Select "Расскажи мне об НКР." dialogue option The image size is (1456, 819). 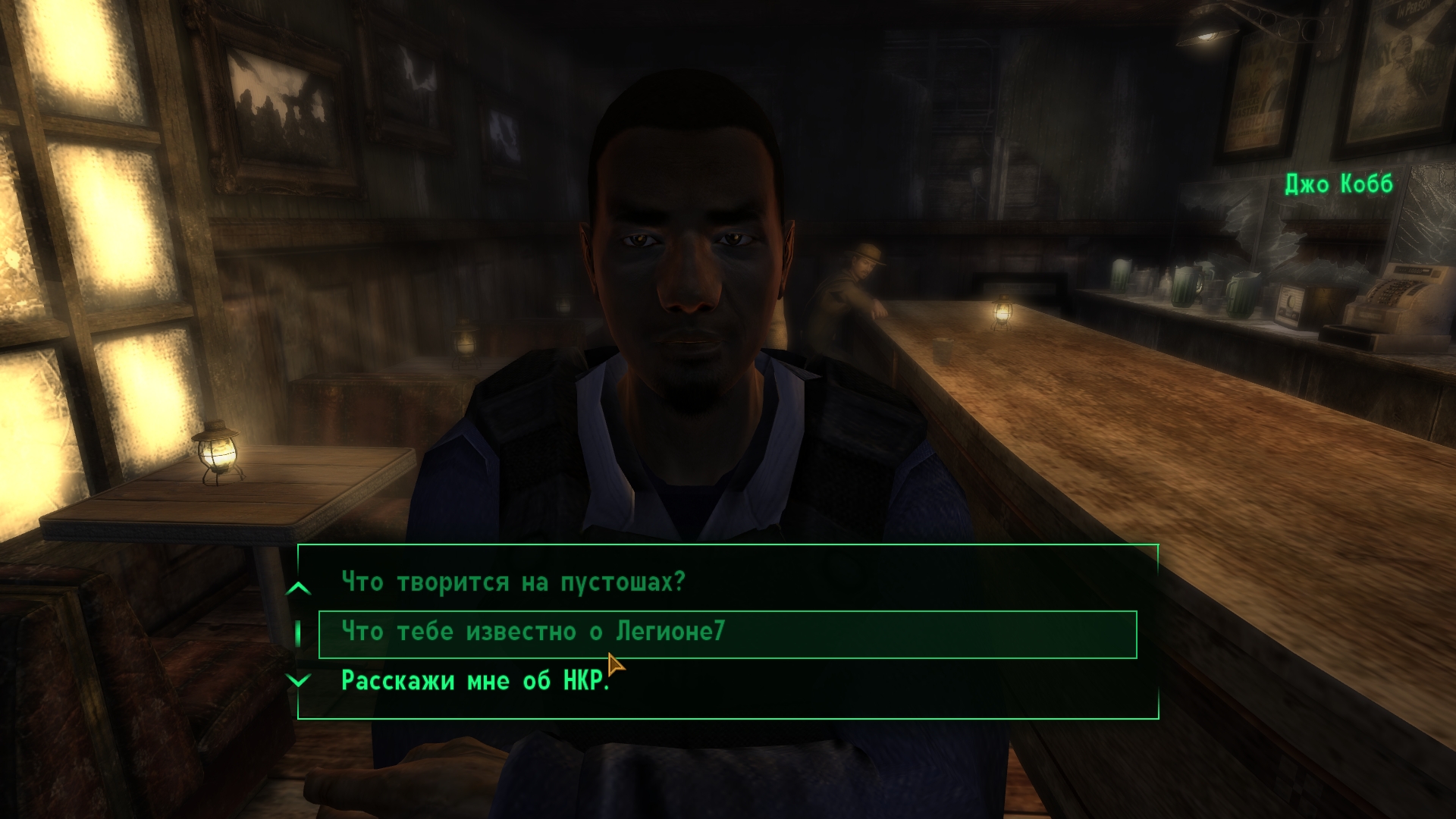[x=475, y=681]
